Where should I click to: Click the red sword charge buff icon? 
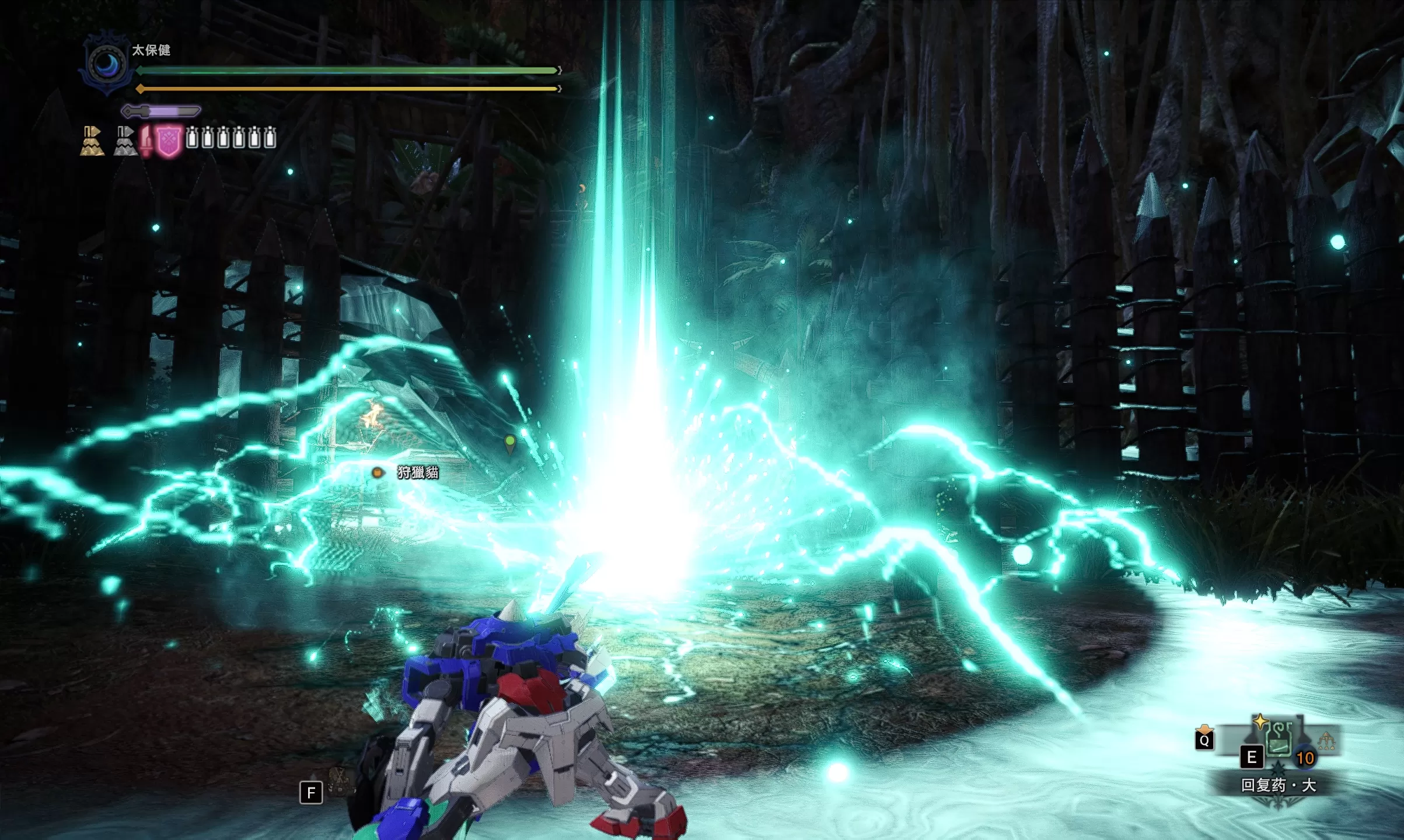(146, 141)
